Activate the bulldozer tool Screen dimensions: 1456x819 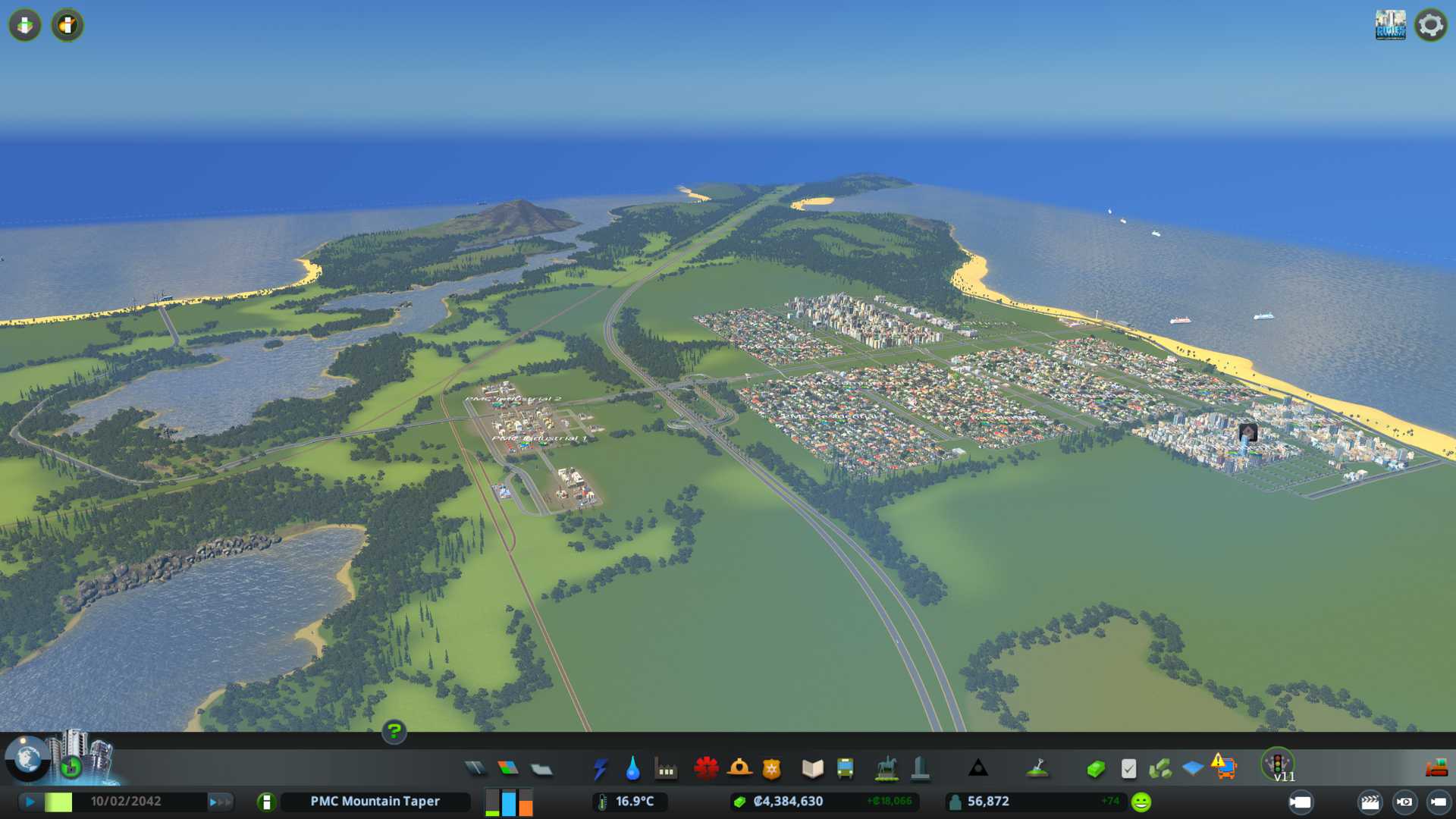tap(1436, 769)
